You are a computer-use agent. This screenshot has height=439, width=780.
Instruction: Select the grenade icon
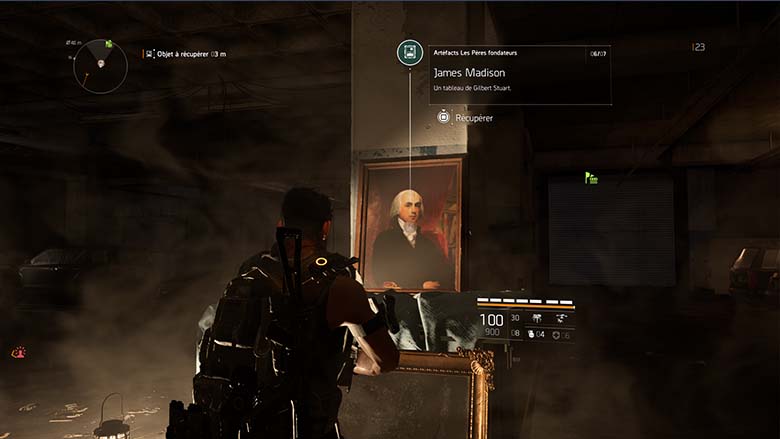pos(530,335)
